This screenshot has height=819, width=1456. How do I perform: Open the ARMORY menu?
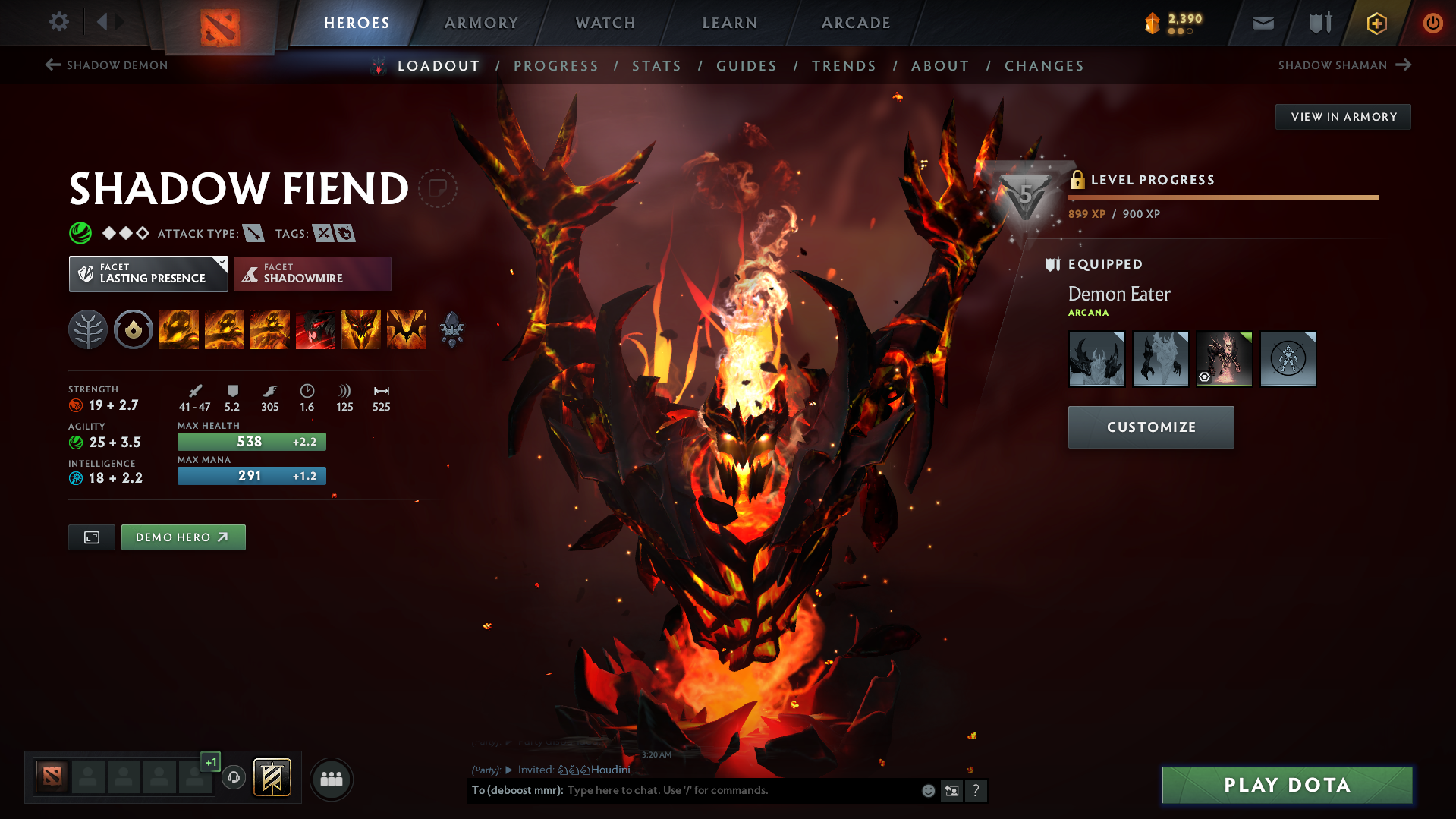(481, 23)
